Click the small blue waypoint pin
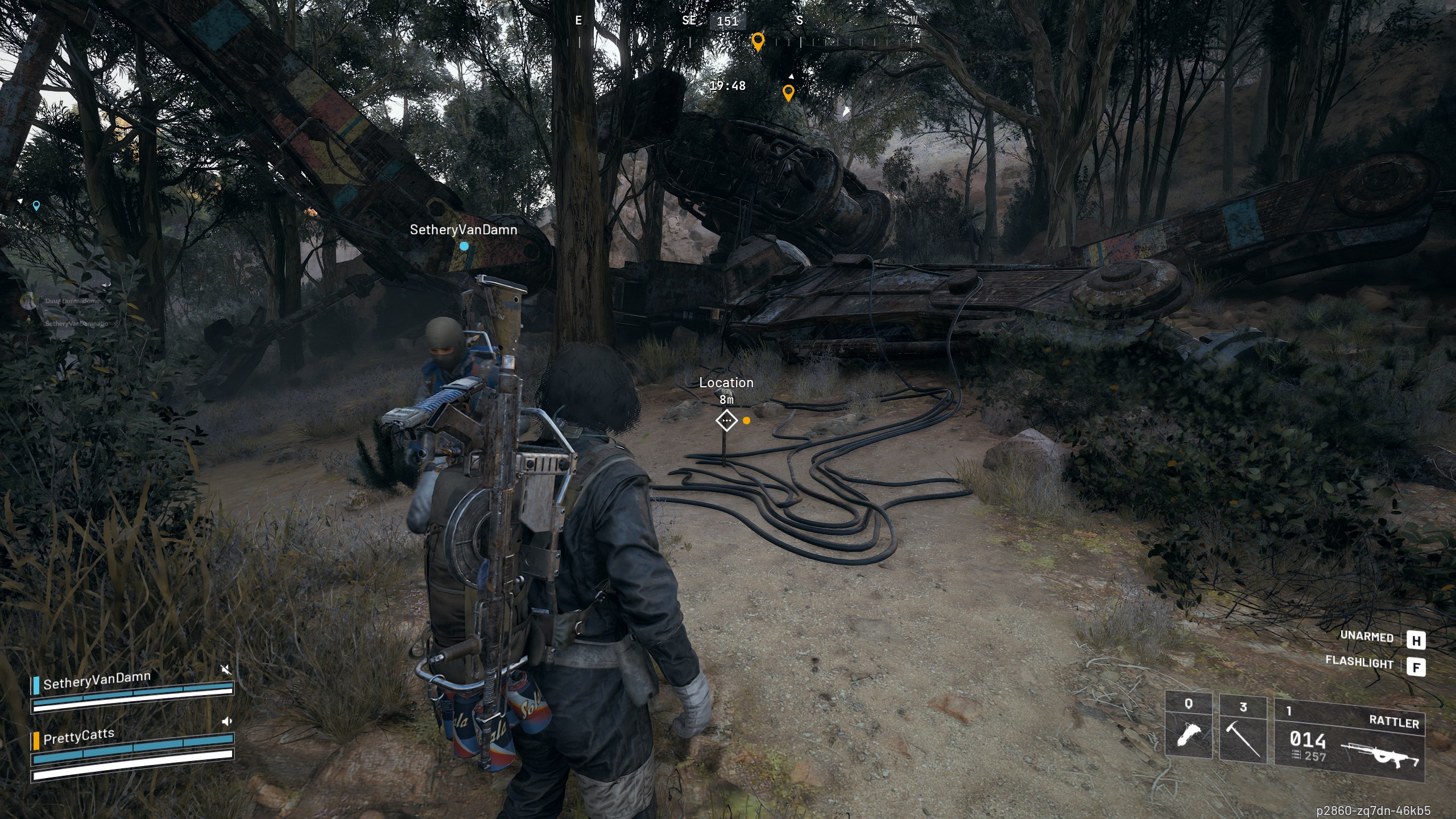This screenshot has height=819, width=1456. tap(36, 205)
